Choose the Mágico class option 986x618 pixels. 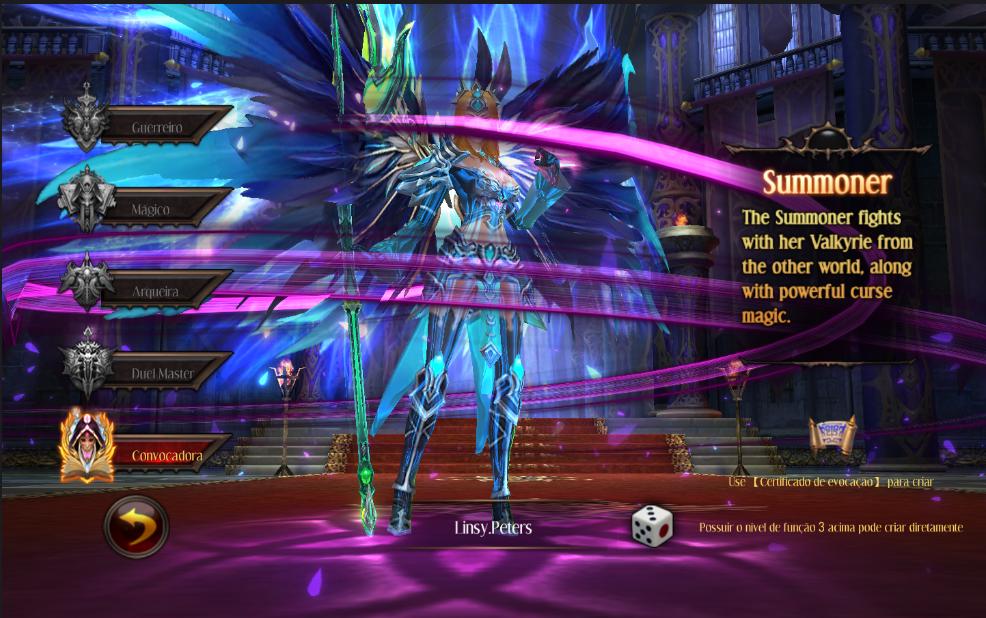point(152,209)
